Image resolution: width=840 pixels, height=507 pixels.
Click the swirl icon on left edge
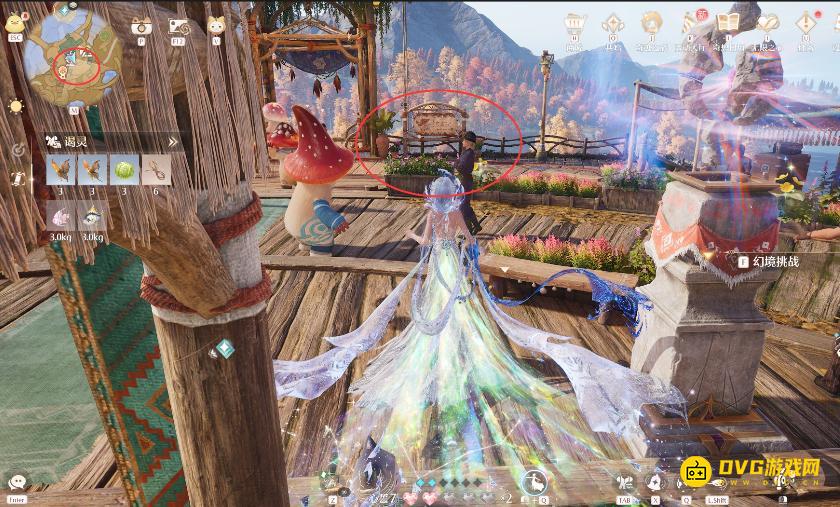pos(17,149)
